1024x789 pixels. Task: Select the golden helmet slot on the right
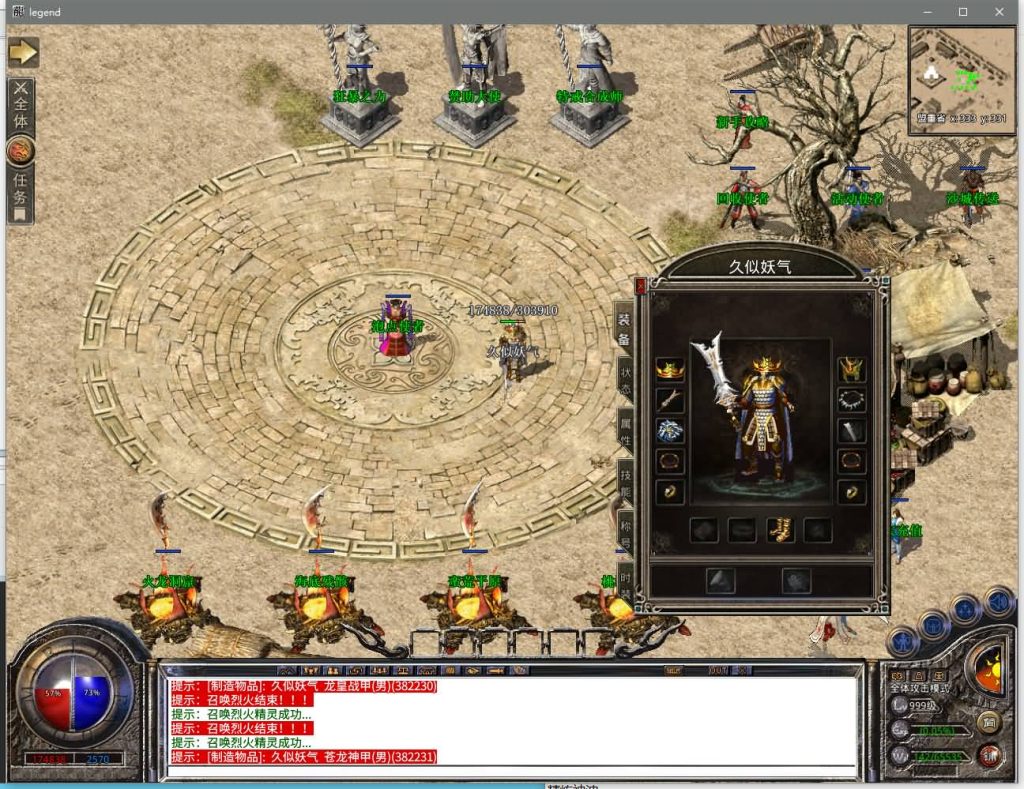click(x=851, y=370)
